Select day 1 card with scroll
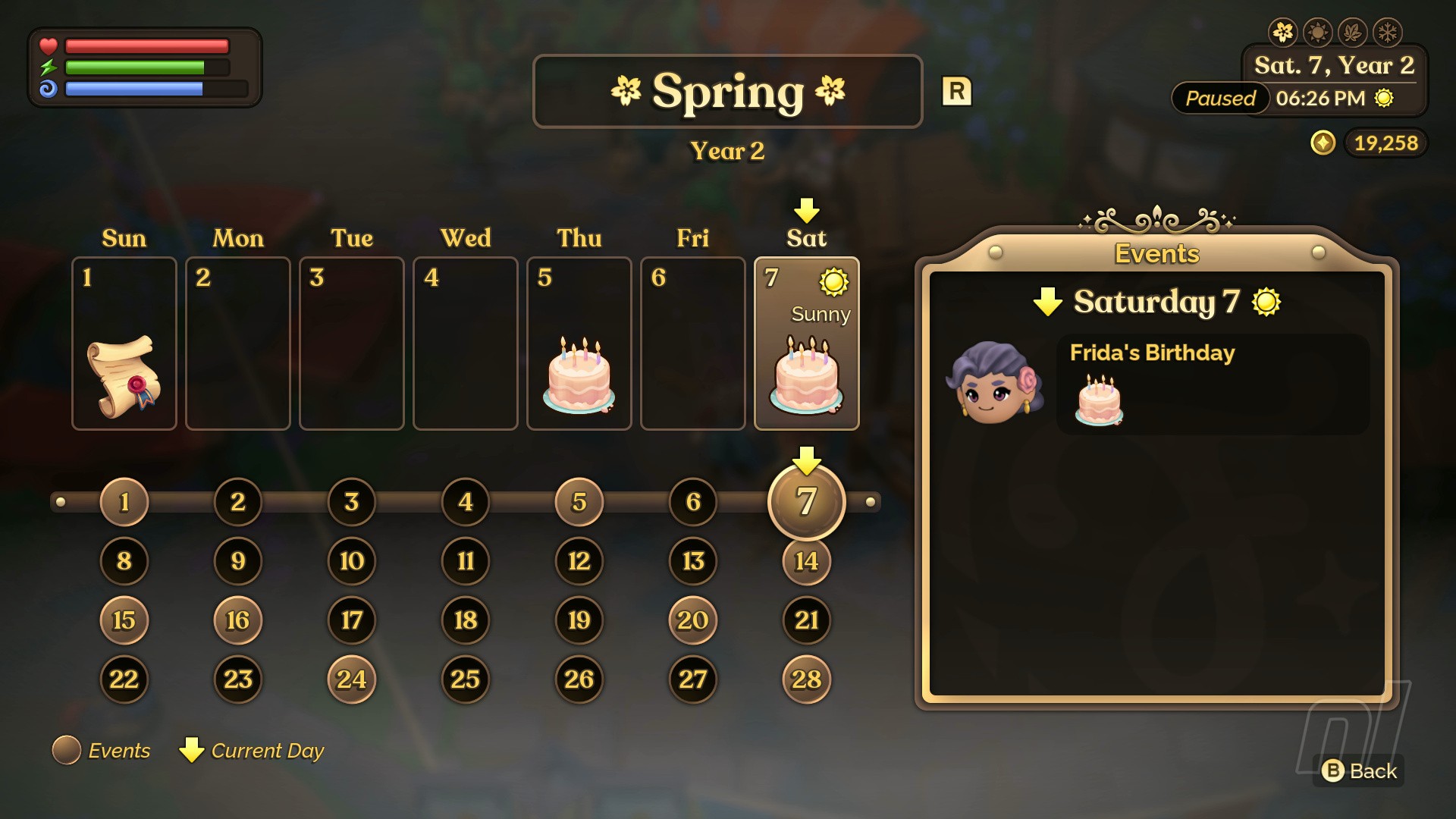Image resolution: width=1456 pixels, height=819 pixels. pos(124,344)
